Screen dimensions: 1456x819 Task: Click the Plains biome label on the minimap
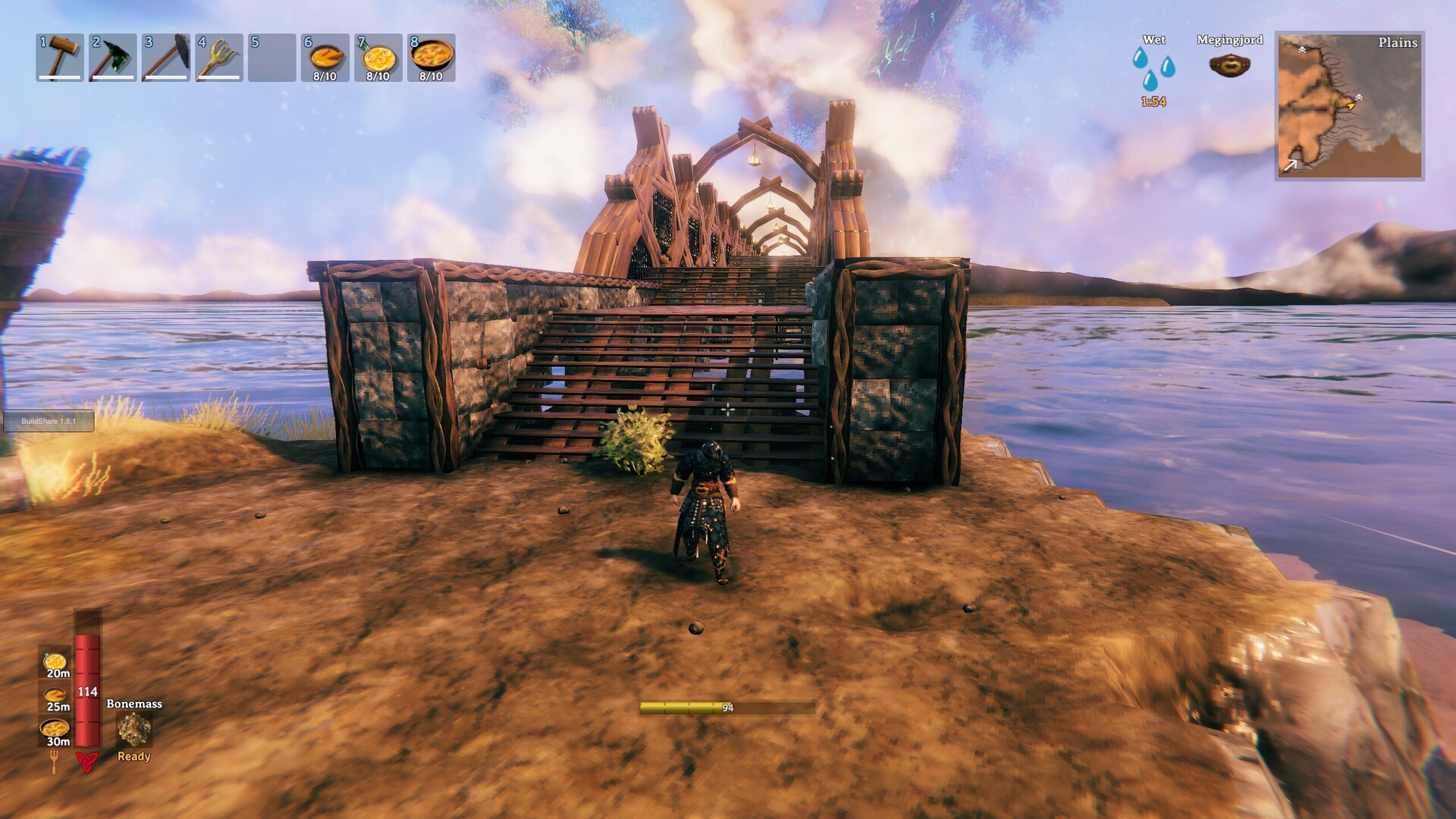coord(1398,43)
